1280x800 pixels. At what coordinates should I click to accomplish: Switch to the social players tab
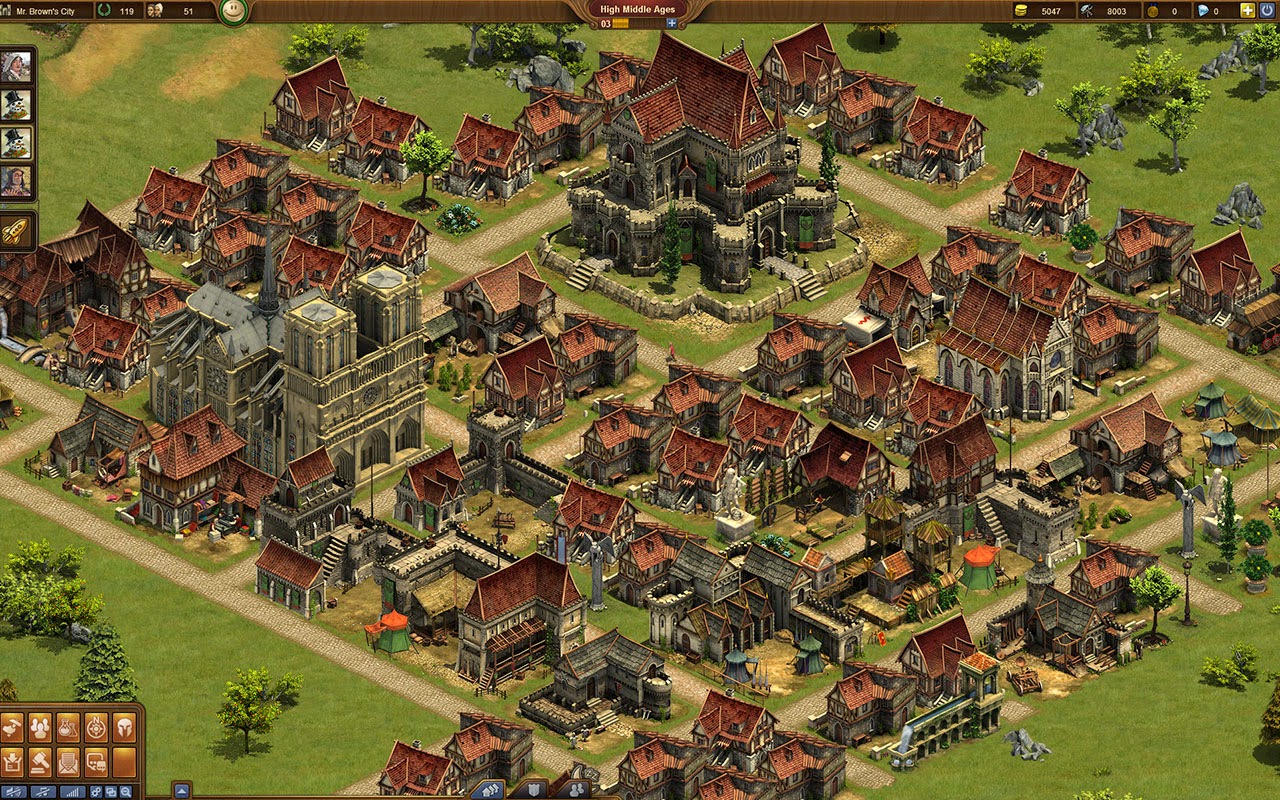pos(577,788)
